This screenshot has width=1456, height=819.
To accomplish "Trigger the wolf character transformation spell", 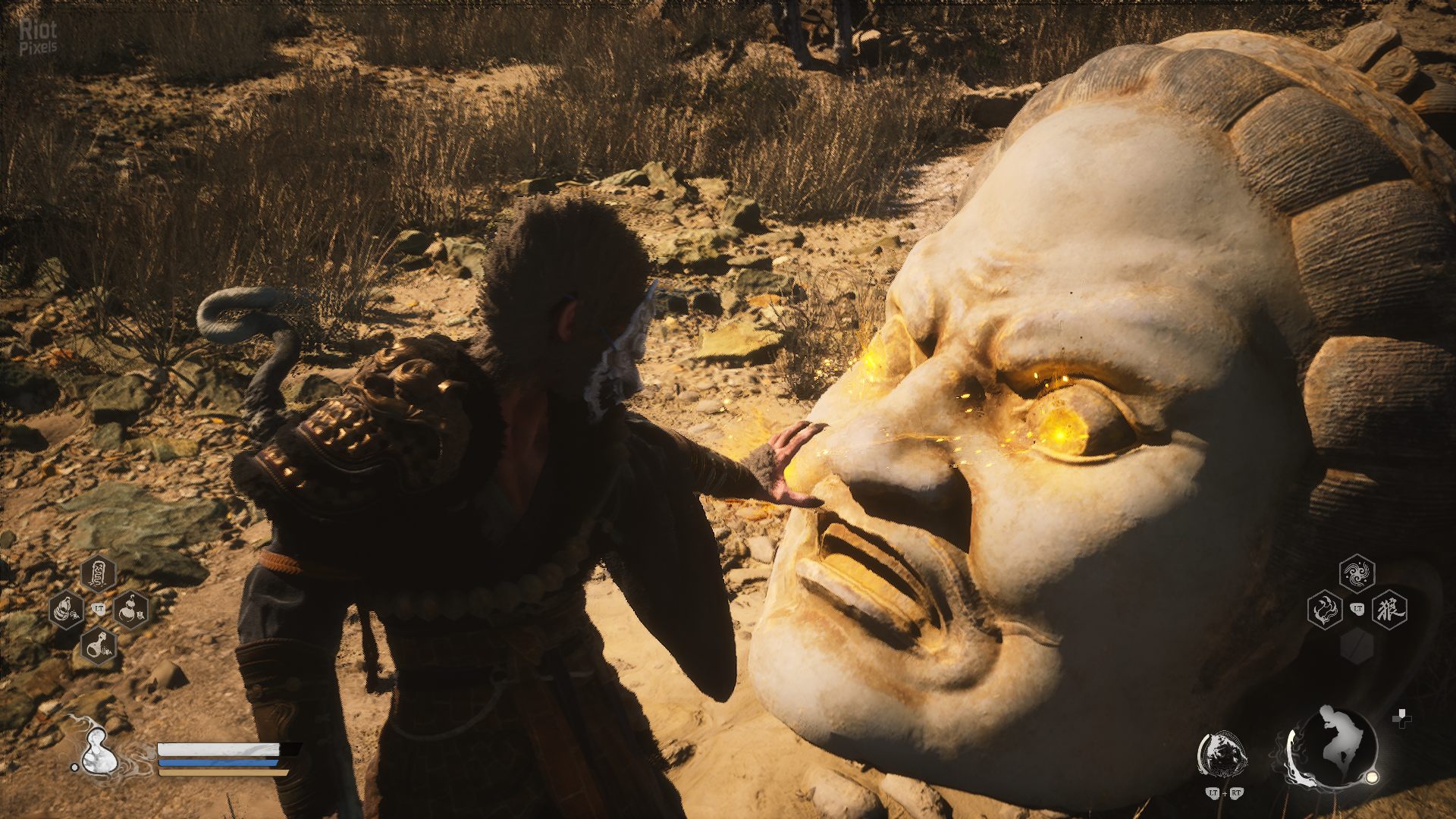I will (1389, 609).
